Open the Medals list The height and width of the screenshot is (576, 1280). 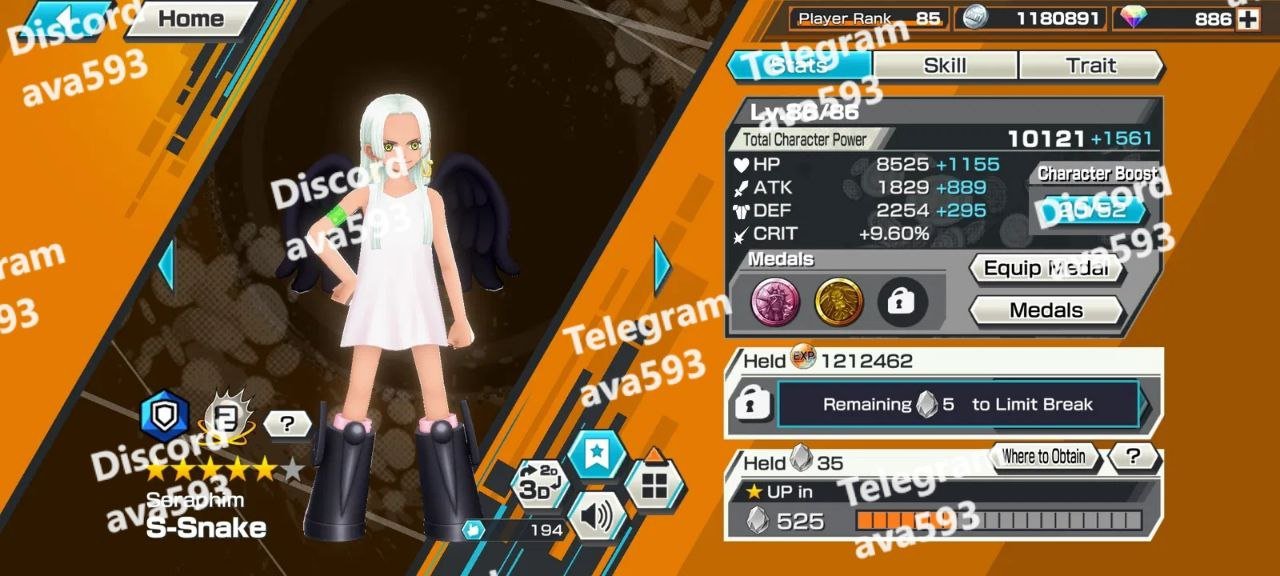click(x=1046, y=310)
